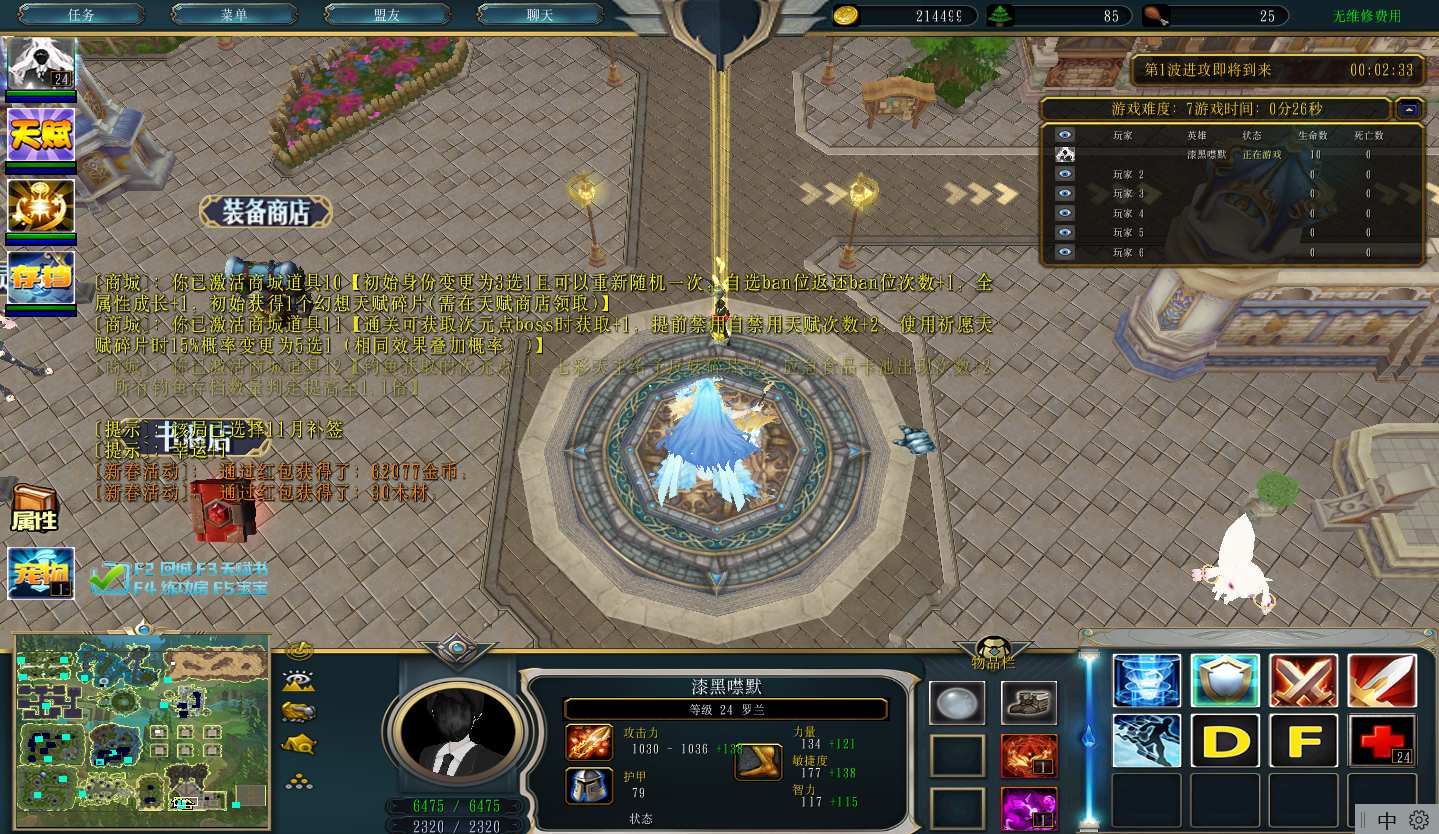
Task: Click the yellow D ability button
Action: tap(1225, 741)
